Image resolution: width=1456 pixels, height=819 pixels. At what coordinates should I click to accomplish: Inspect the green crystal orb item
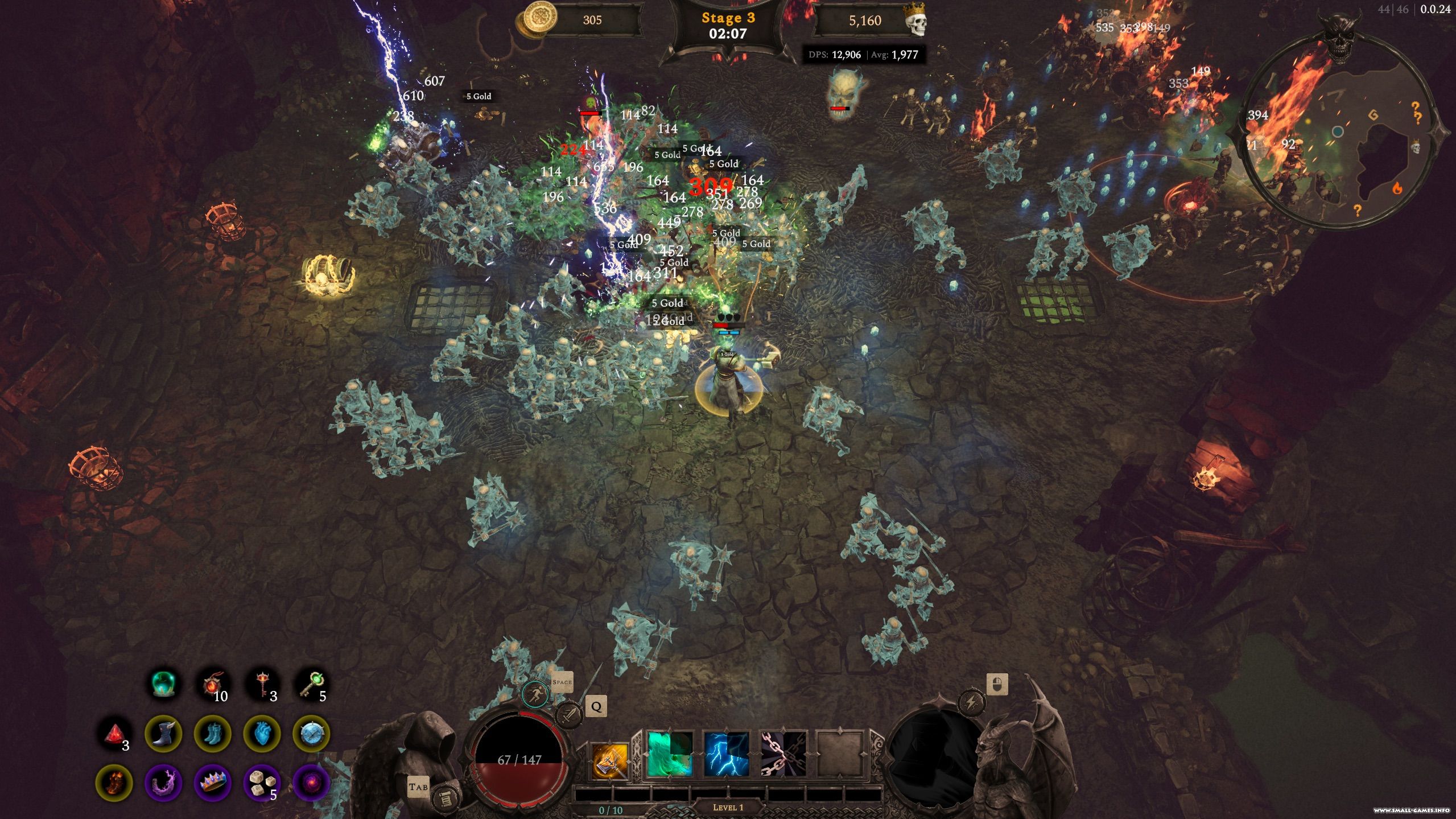coord(164,684)
